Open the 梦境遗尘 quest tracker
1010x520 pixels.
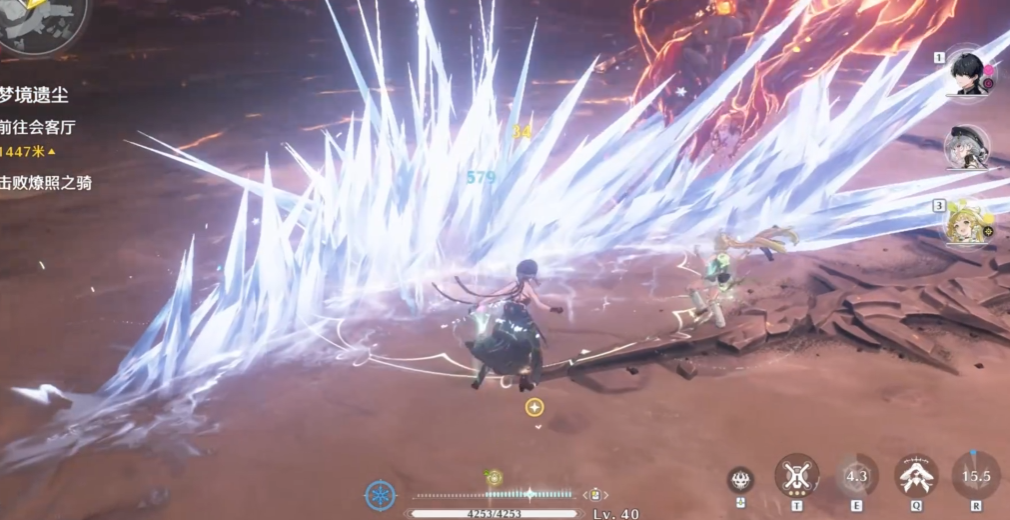36,95
